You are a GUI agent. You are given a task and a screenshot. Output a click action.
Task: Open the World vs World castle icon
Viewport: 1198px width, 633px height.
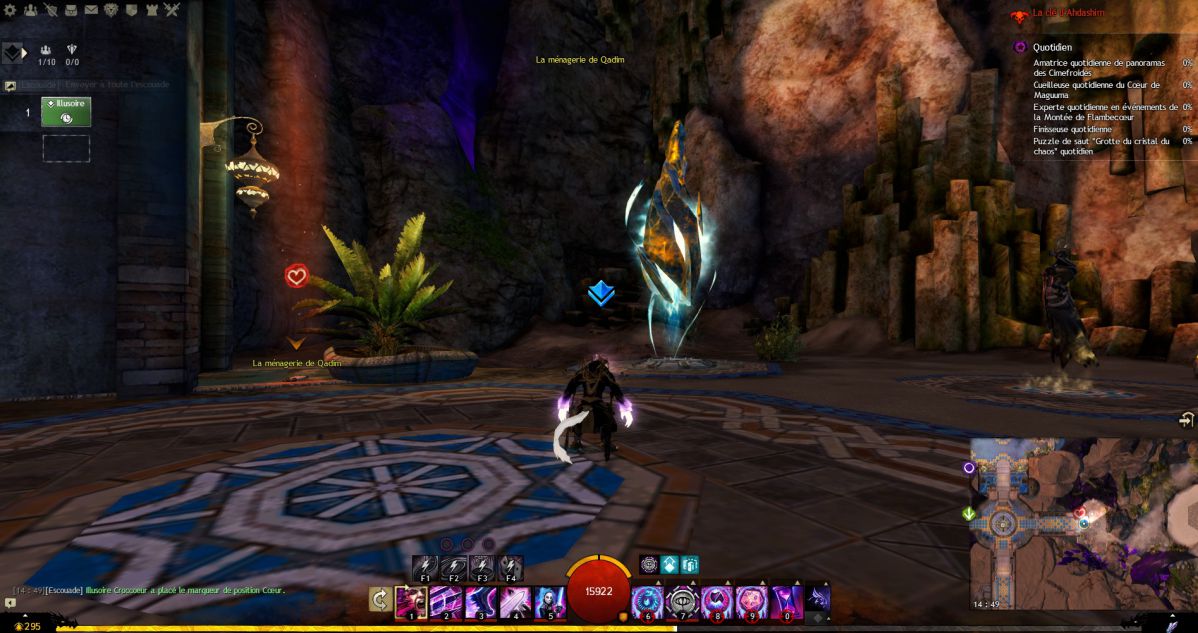151,10
